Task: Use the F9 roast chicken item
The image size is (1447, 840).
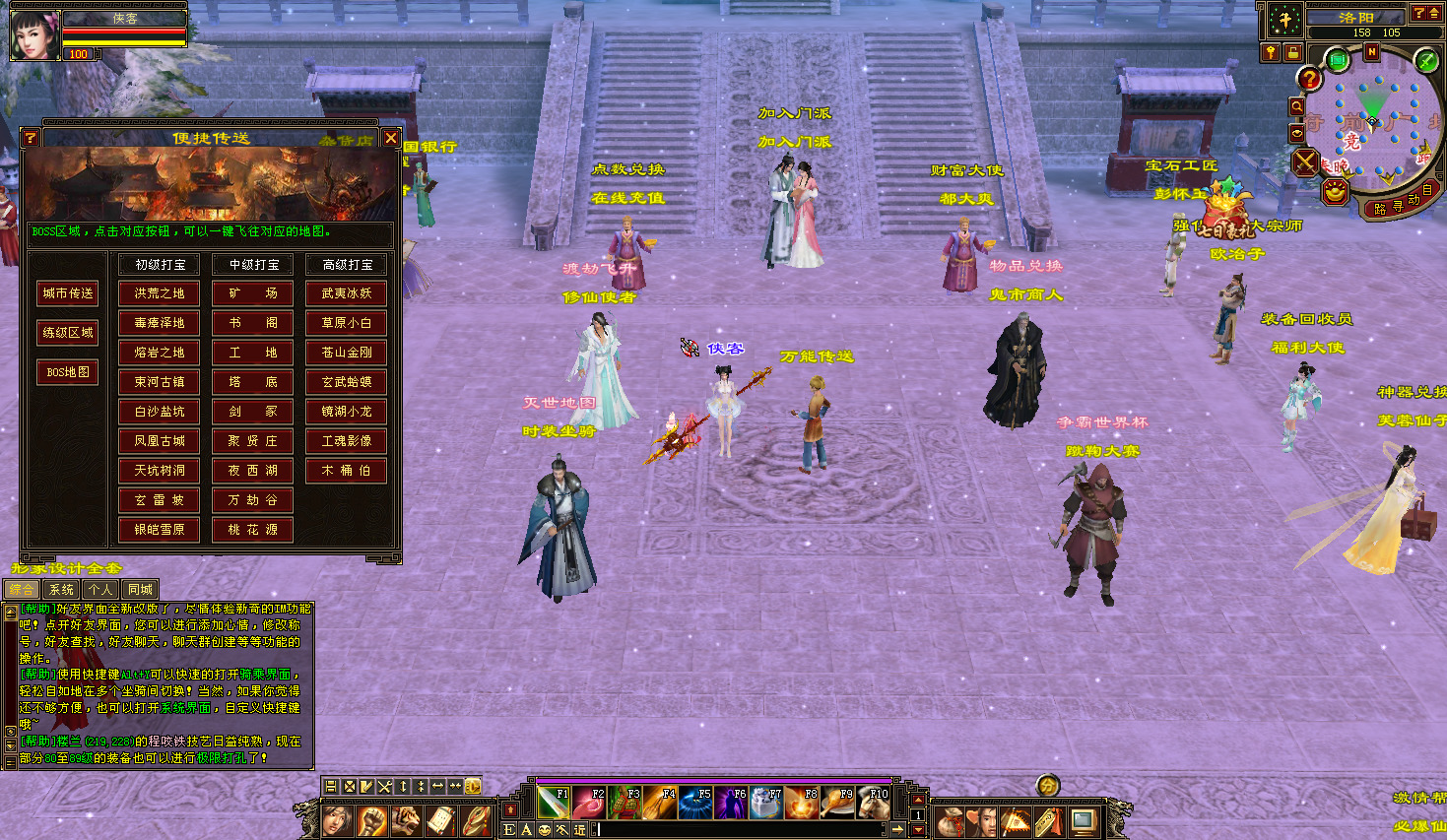Action: point(838,803)
